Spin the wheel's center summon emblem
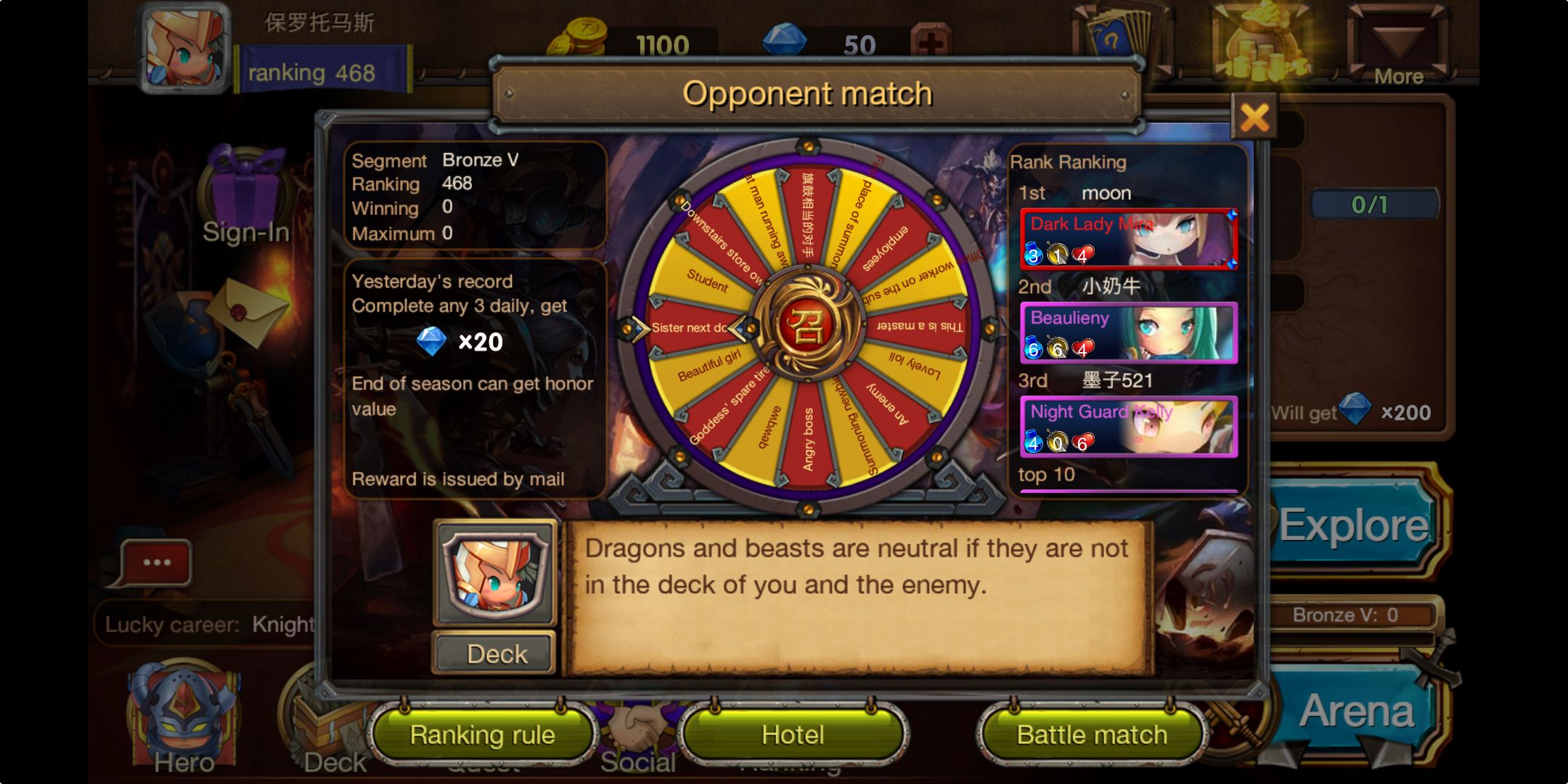Viewport: 1568px width, 784px height. tap(807, 327)
